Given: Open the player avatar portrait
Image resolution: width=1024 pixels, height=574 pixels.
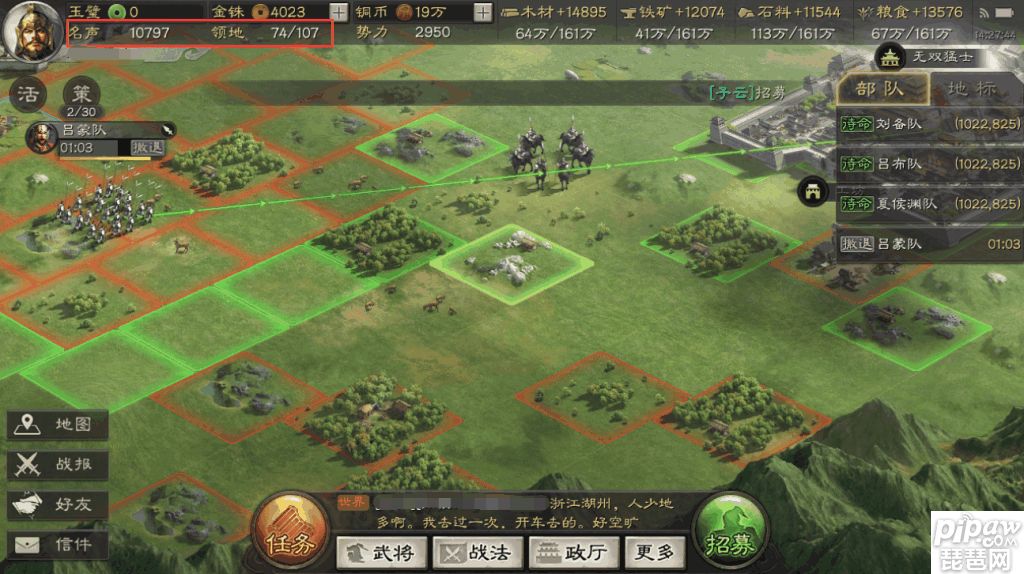Looking at the screenshot, I should [x=32, y=30].
